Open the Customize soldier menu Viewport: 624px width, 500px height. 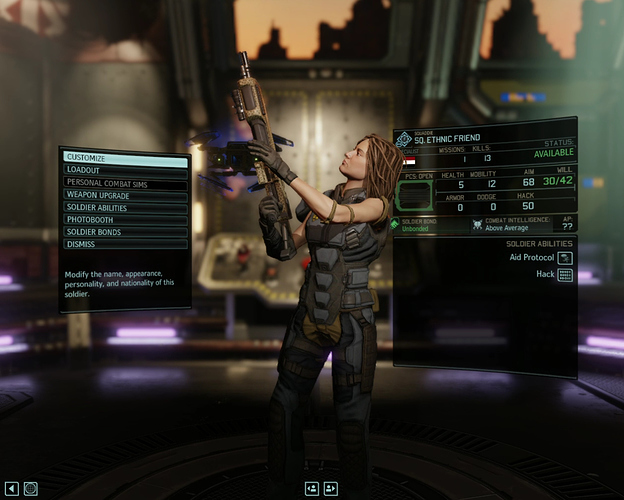(125, 158)
